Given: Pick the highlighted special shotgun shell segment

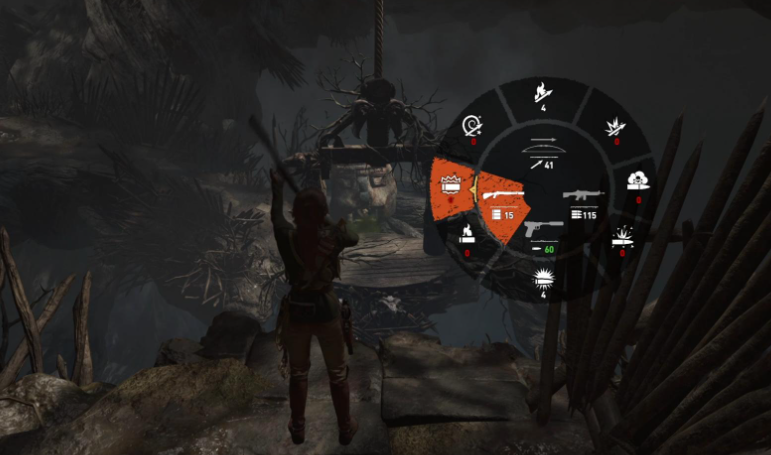Looking at the screenshot, I should coord(450,186).
